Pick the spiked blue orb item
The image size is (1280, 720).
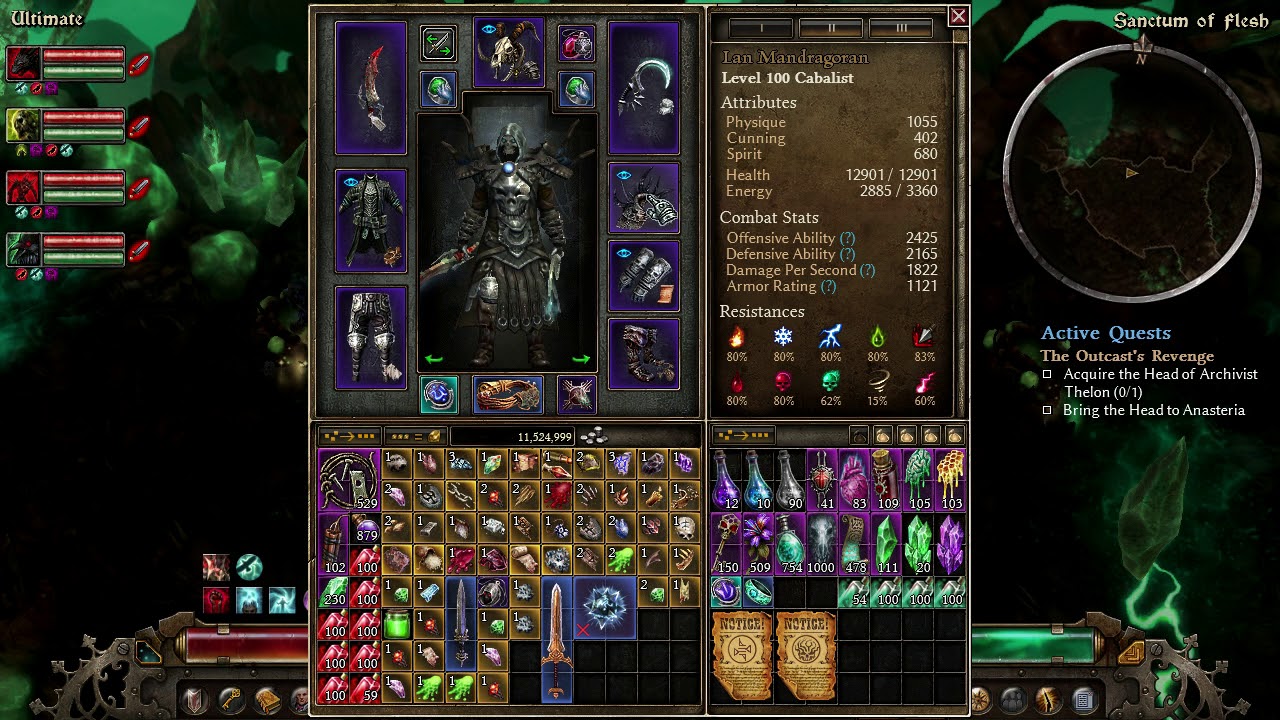605,607
